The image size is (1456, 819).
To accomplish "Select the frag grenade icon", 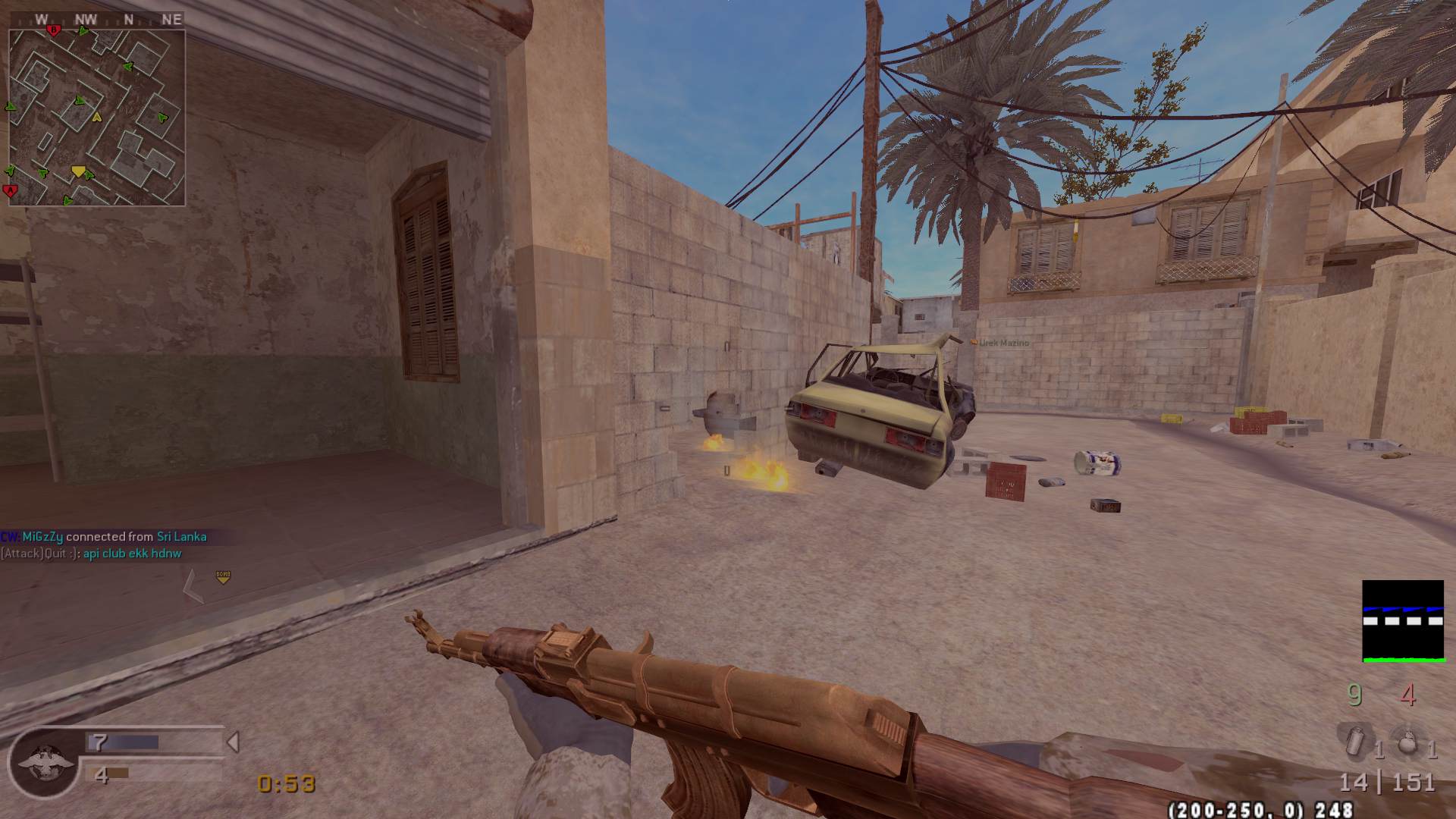I will 1407,742.
